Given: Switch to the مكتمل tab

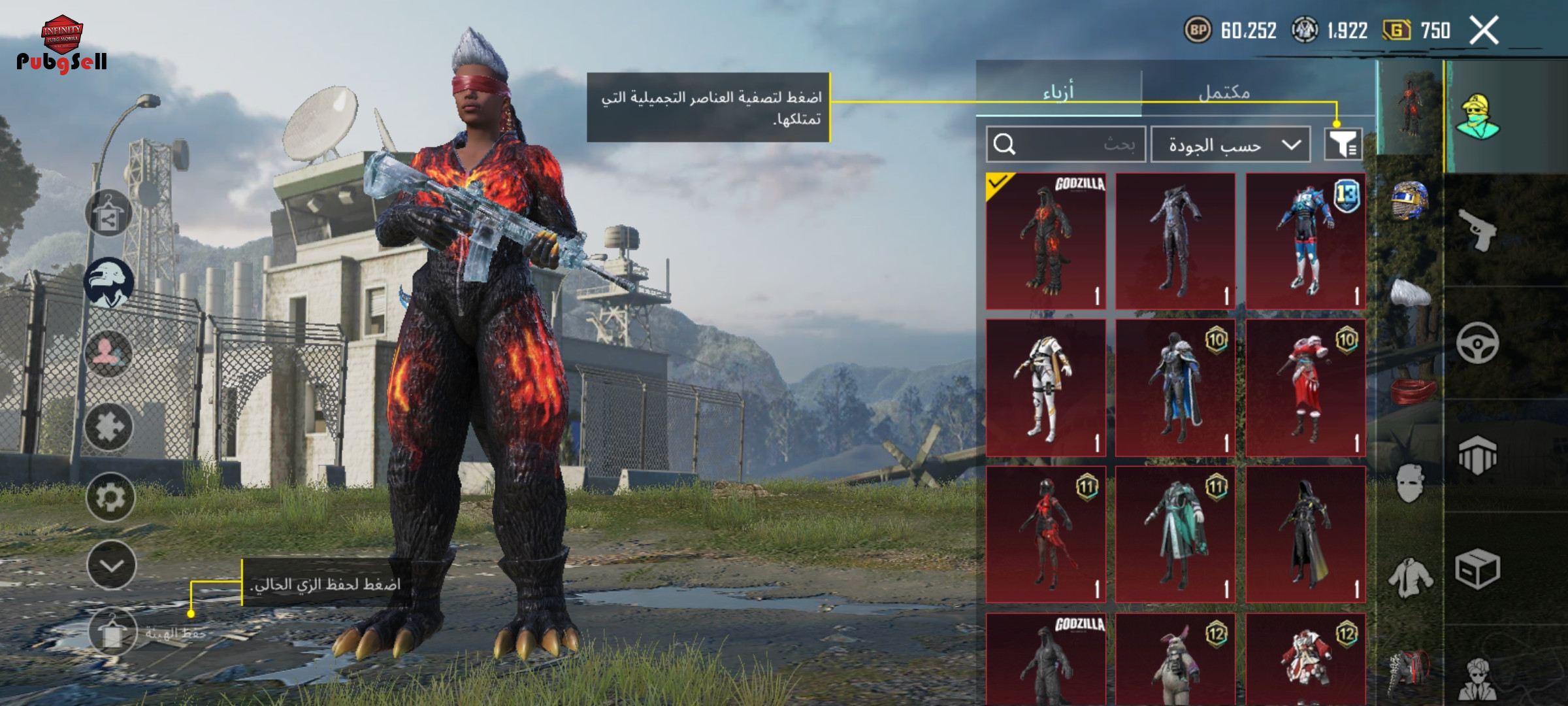Looking at the screenshot, I should pyautogui.click(x=1224, y=92).
